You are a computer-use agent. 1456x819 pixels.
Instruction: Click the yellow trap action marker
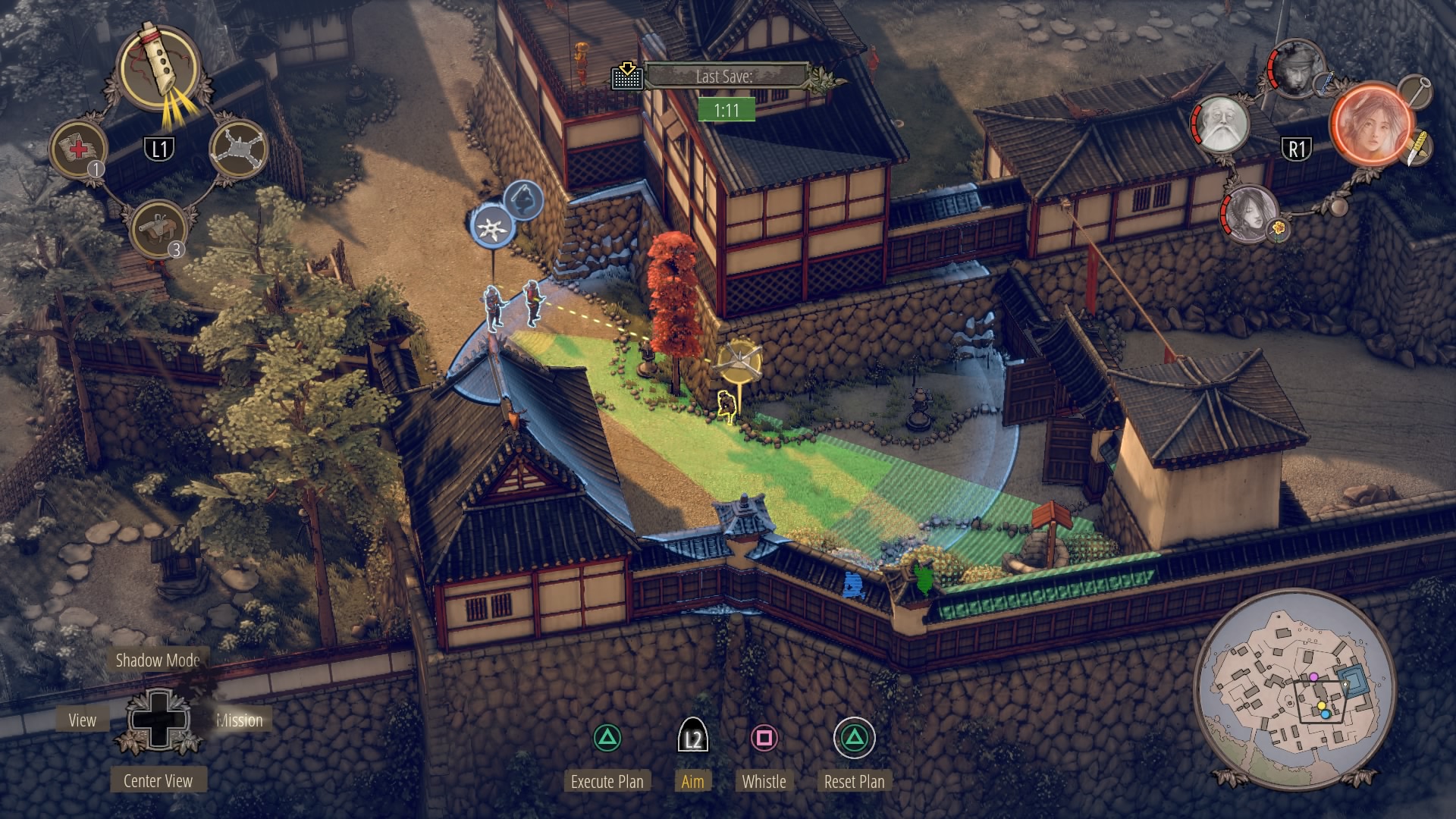[x=739, y=362]
